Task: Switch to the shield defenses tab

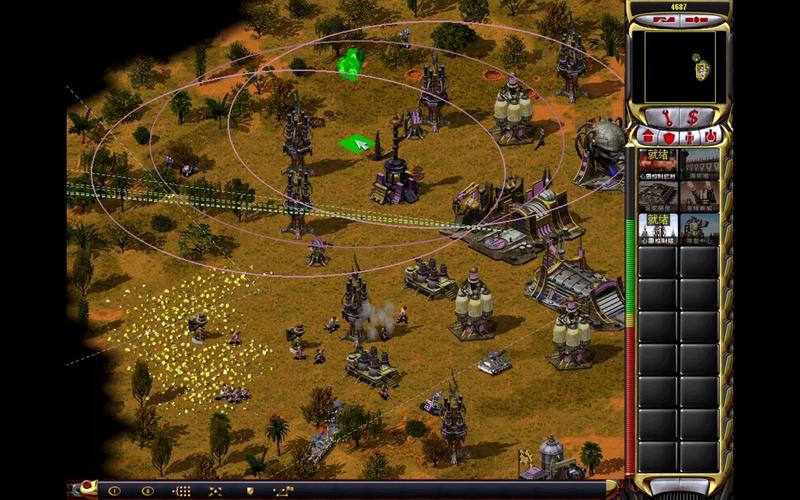Action: [667, 135]
